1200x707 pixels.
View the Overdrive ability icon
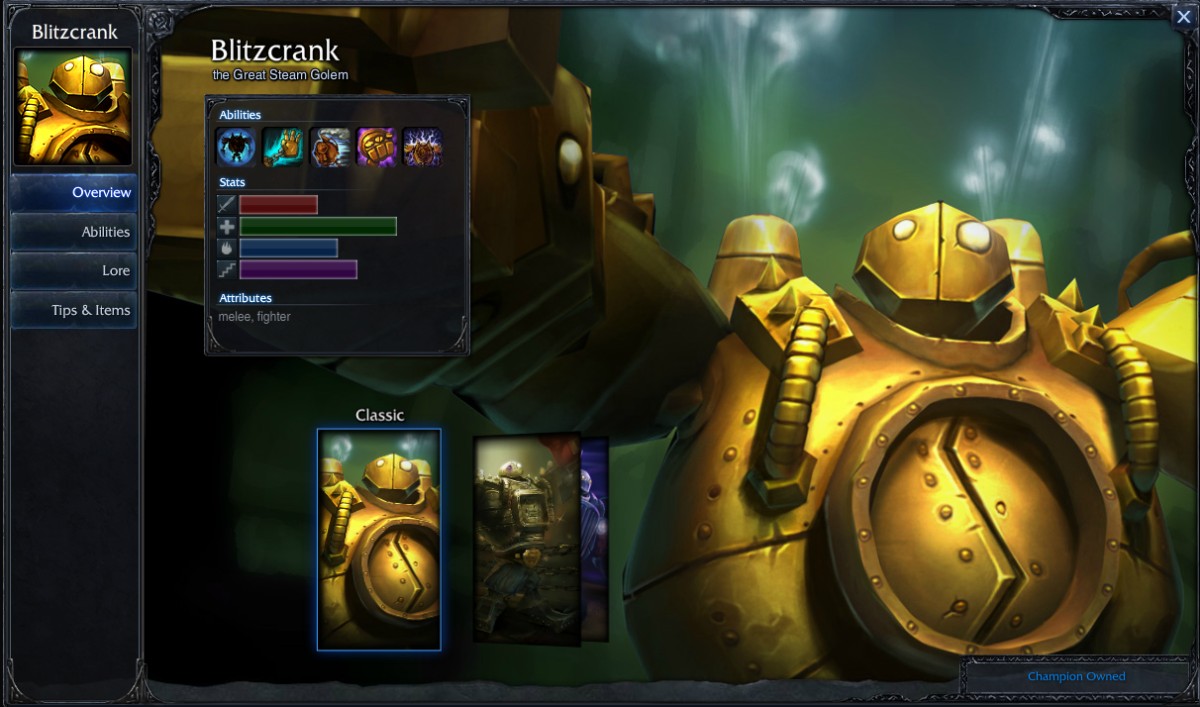pos(330,147)
